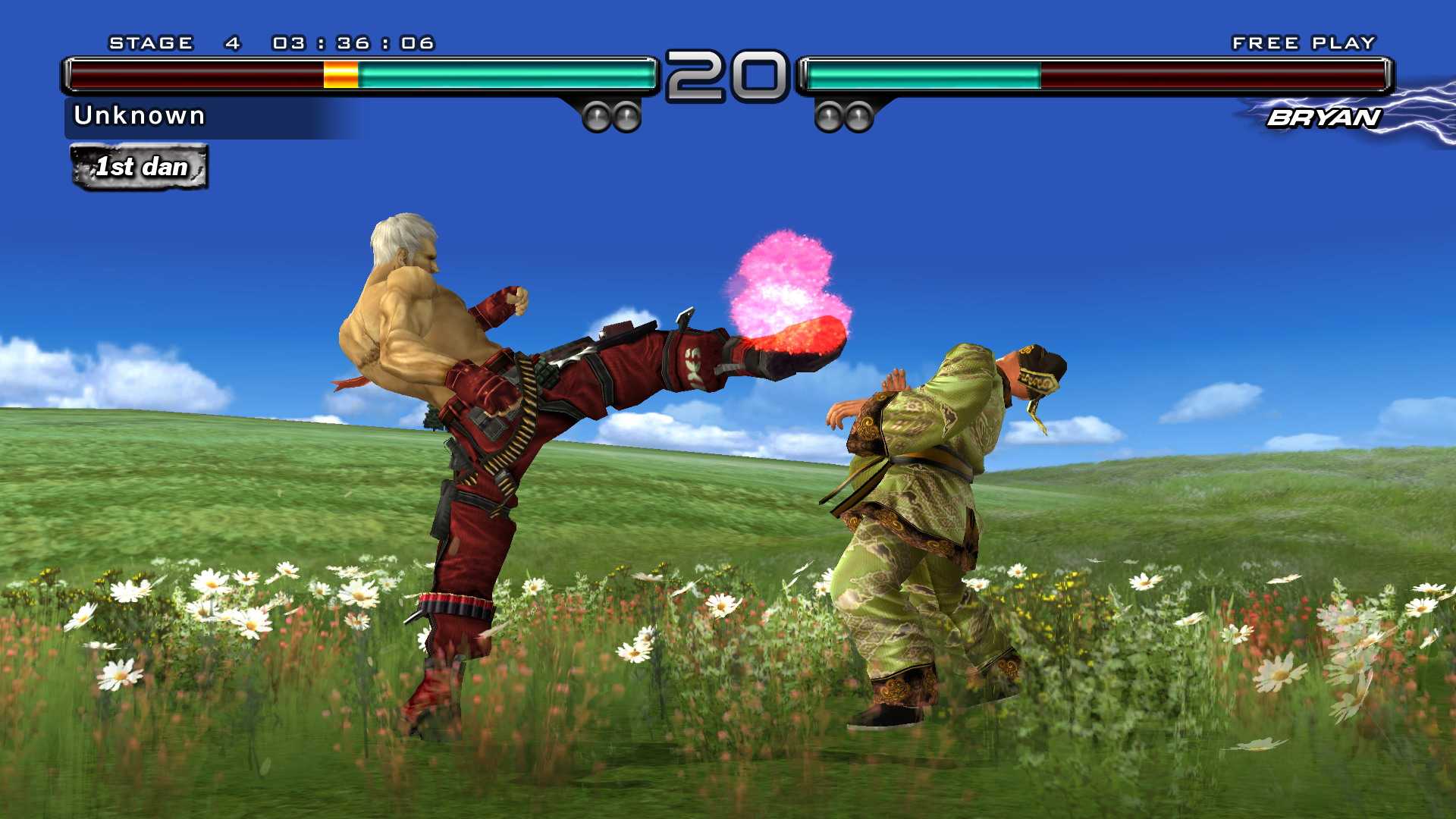Viewport: 1456px width, 819px height.
Task: Click the Unknown player nameplate
Action: click(x=140, y=115)
